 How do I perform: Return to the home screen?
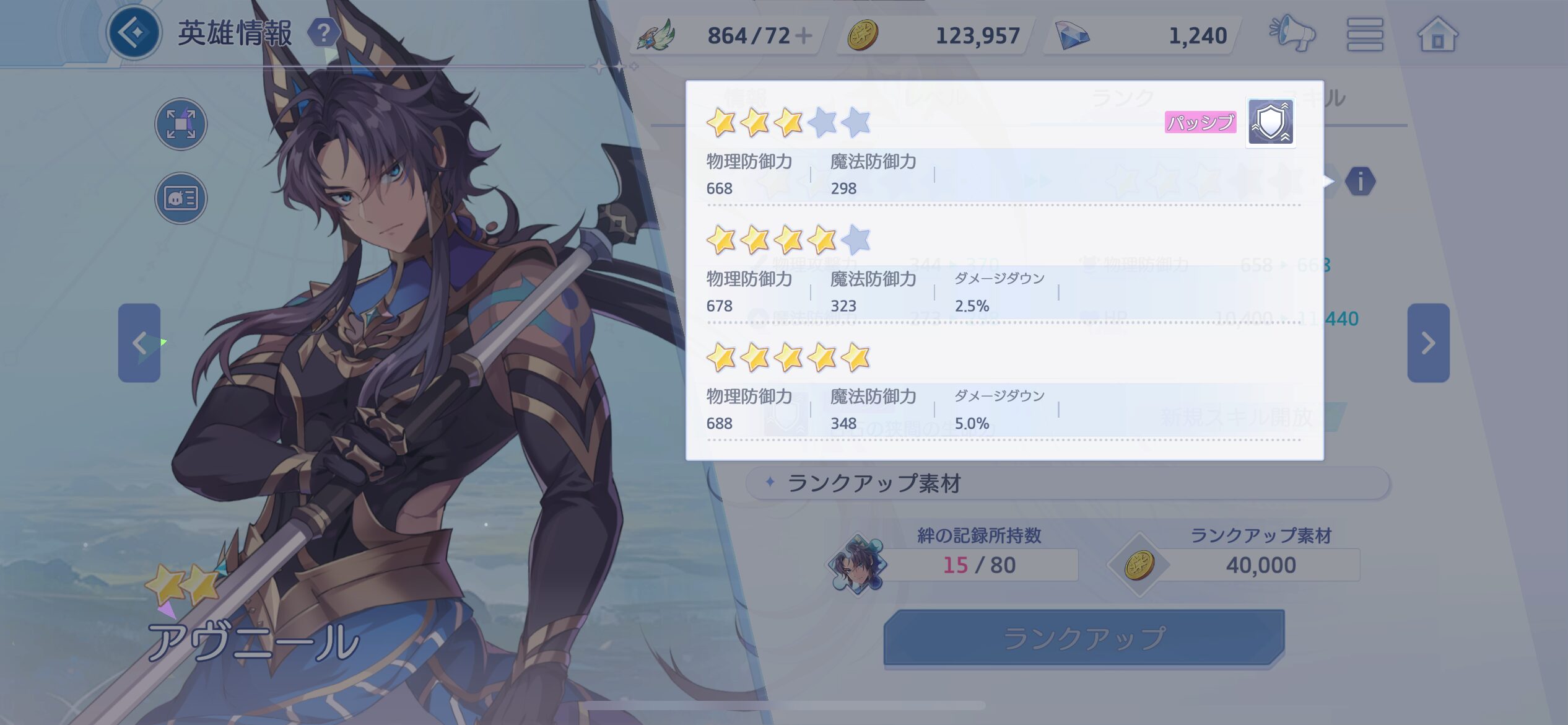pyautogui.click(x=1437, y=34)
